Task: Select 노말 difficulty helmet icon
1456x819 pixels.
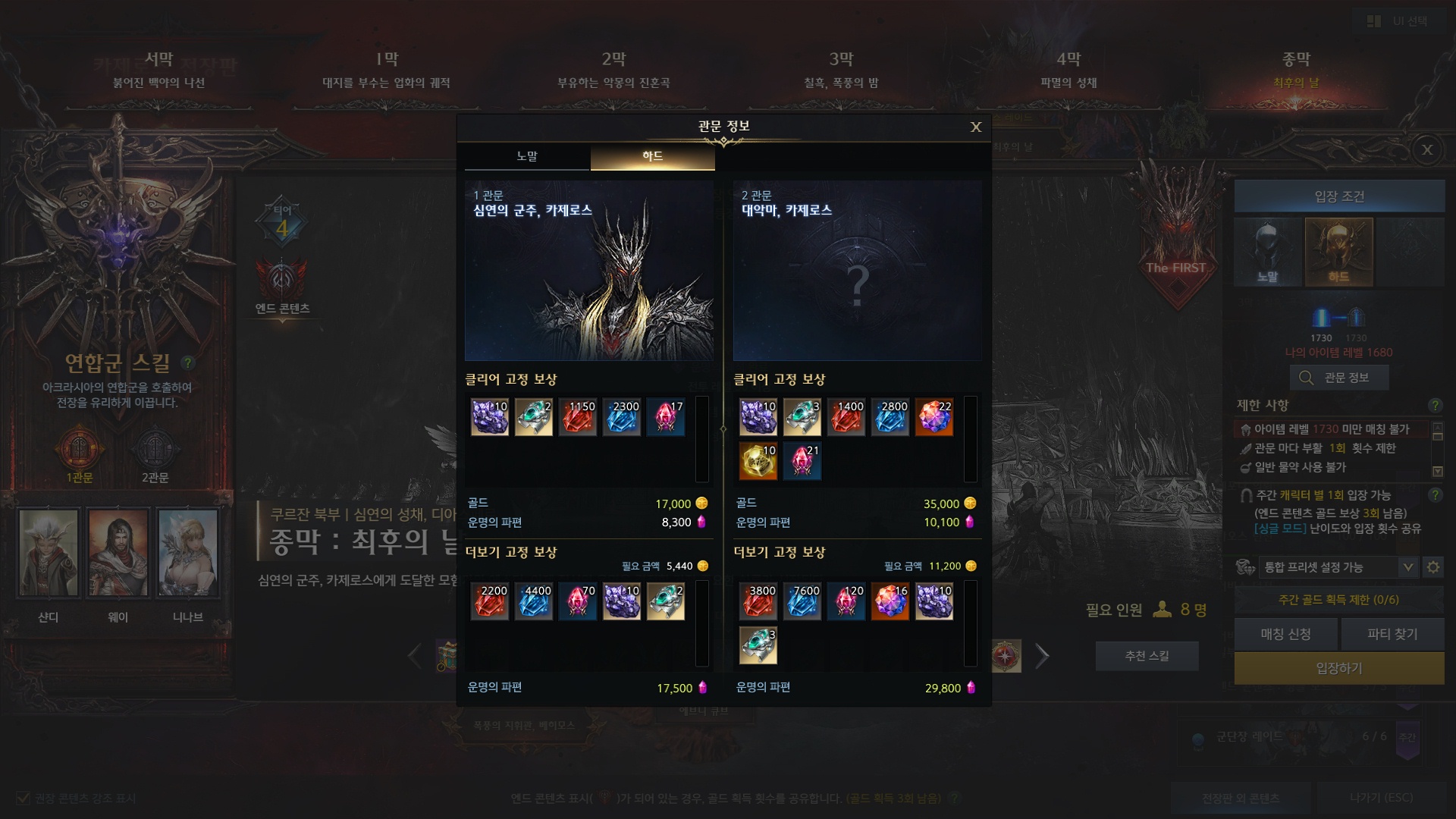Action: pos(1268,252)
